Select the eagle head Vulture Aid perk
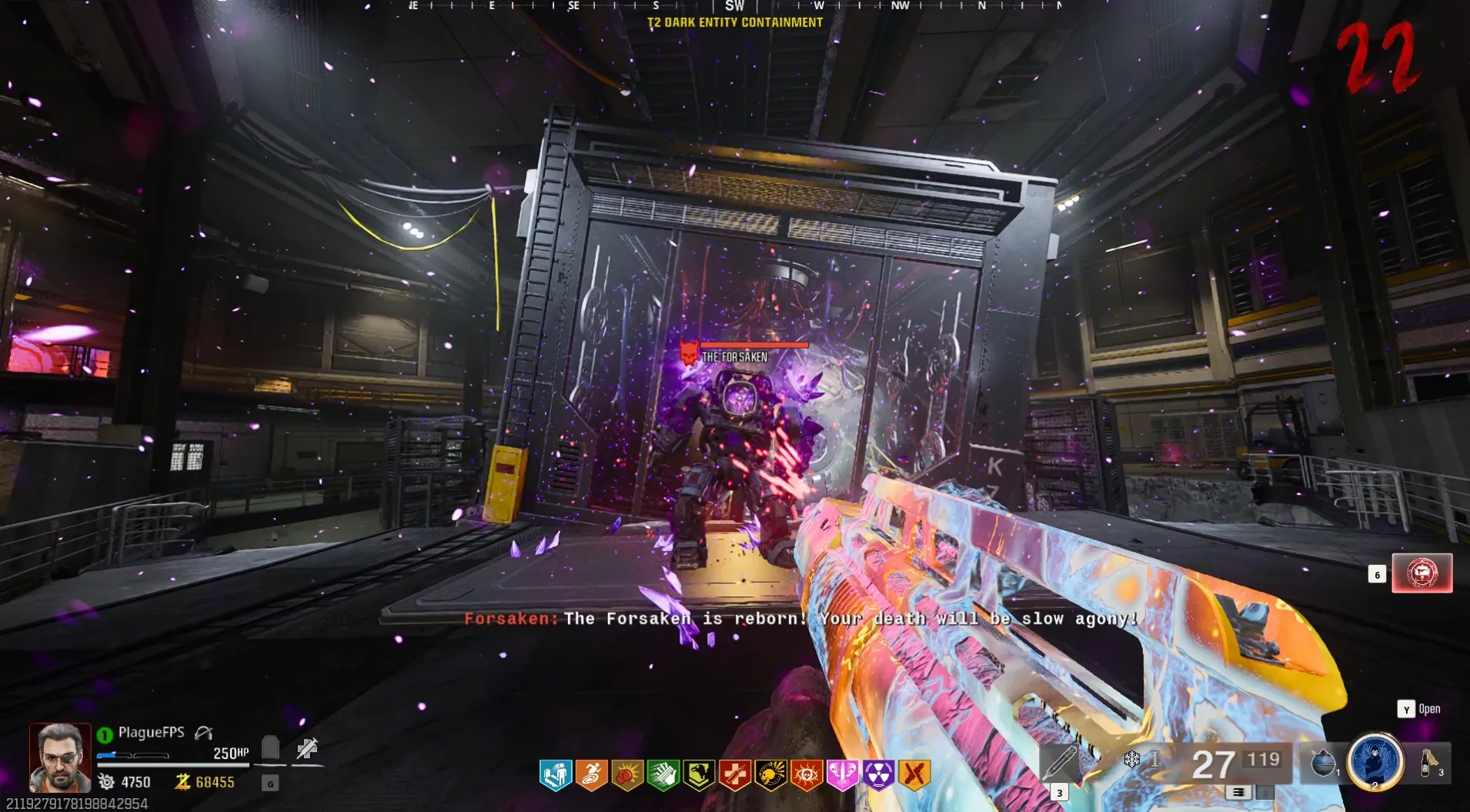This screenshot has width=1470, height=812. [699, 775]
